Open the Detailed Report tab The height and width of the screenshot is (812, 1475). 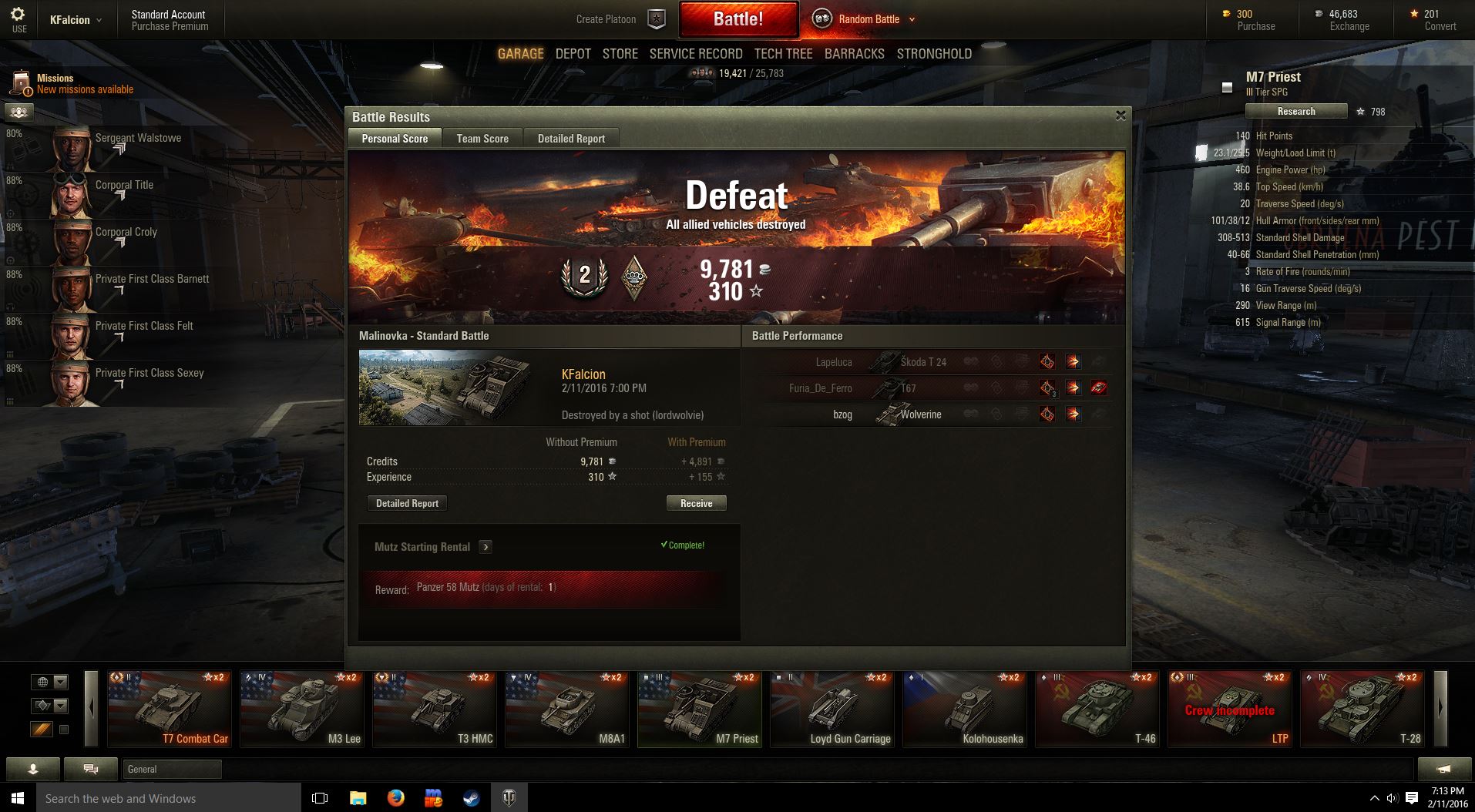[571, 139]
